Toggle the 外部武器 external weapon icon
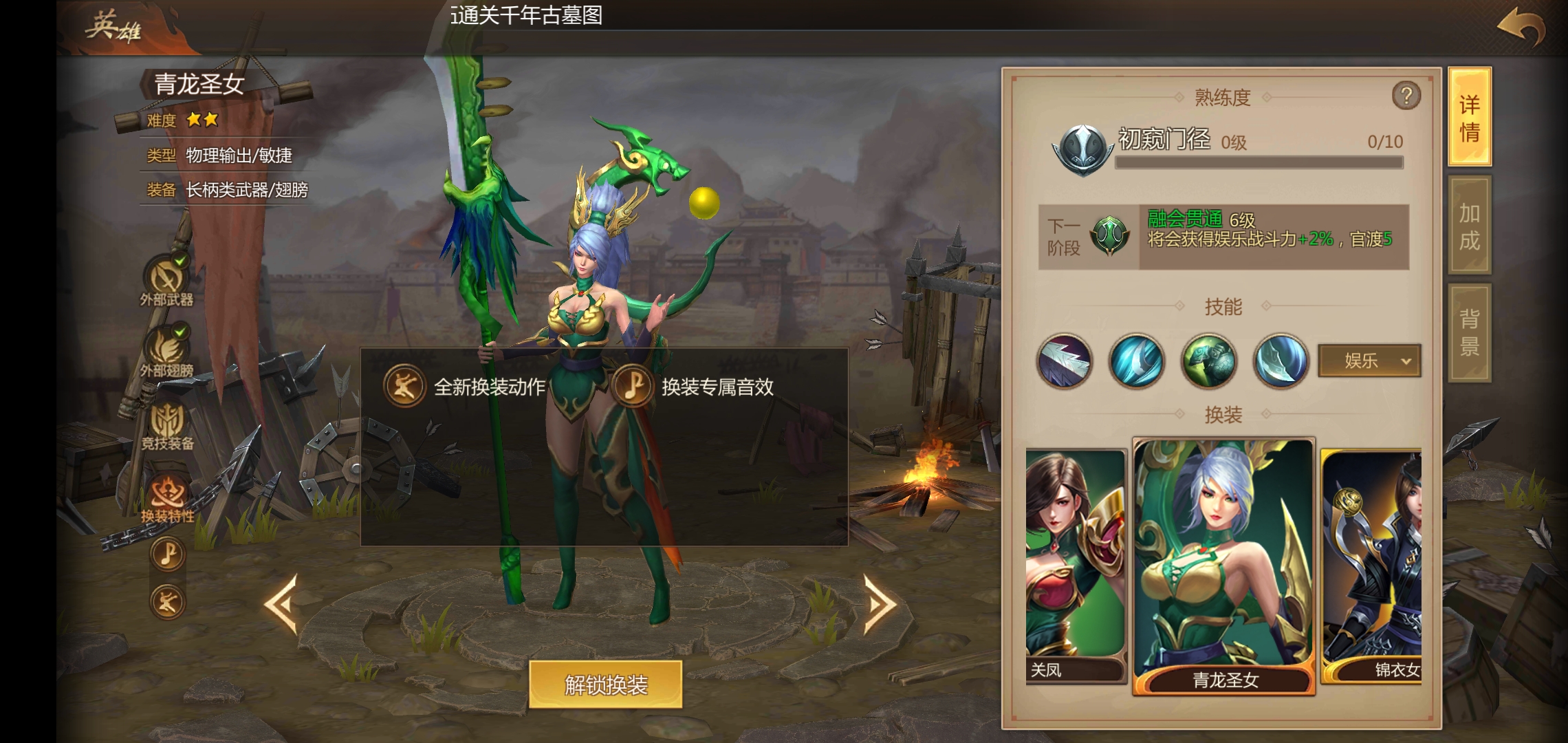 166,279
